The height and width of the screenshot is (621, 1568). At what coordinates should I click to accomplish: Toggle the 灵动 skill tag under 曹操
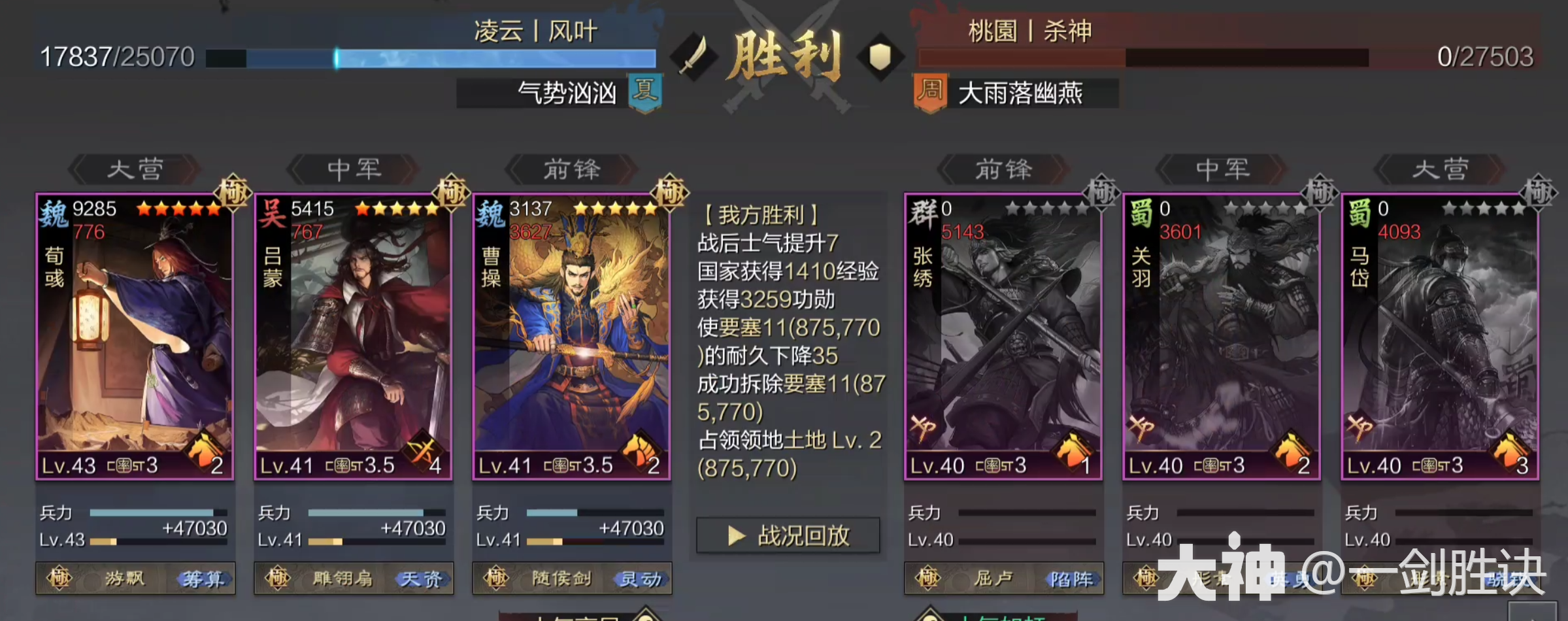tap(642, 579)
